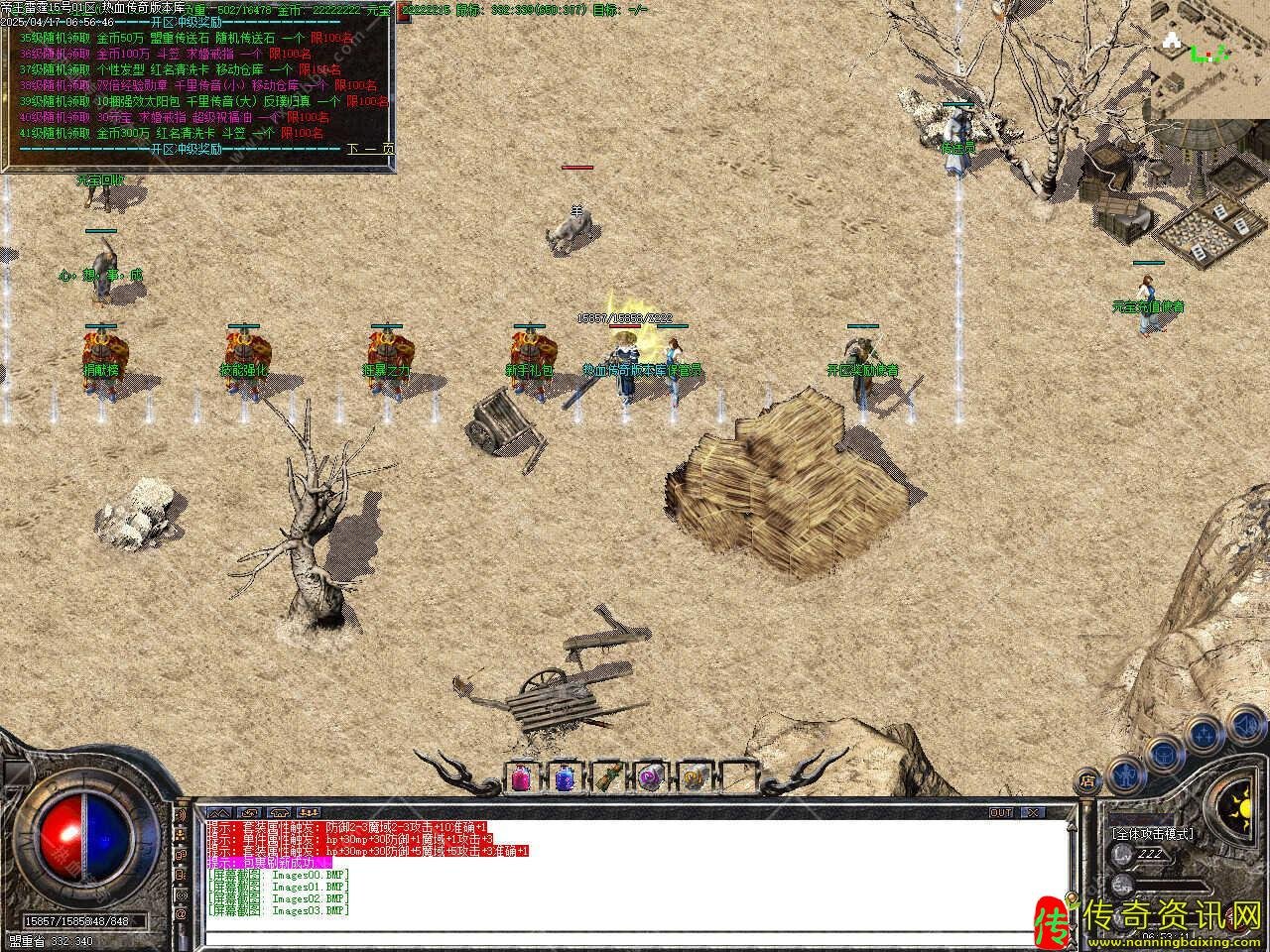Open the character status round button
Screen dimensions: 1270x952
click(x=1123, y=772)
